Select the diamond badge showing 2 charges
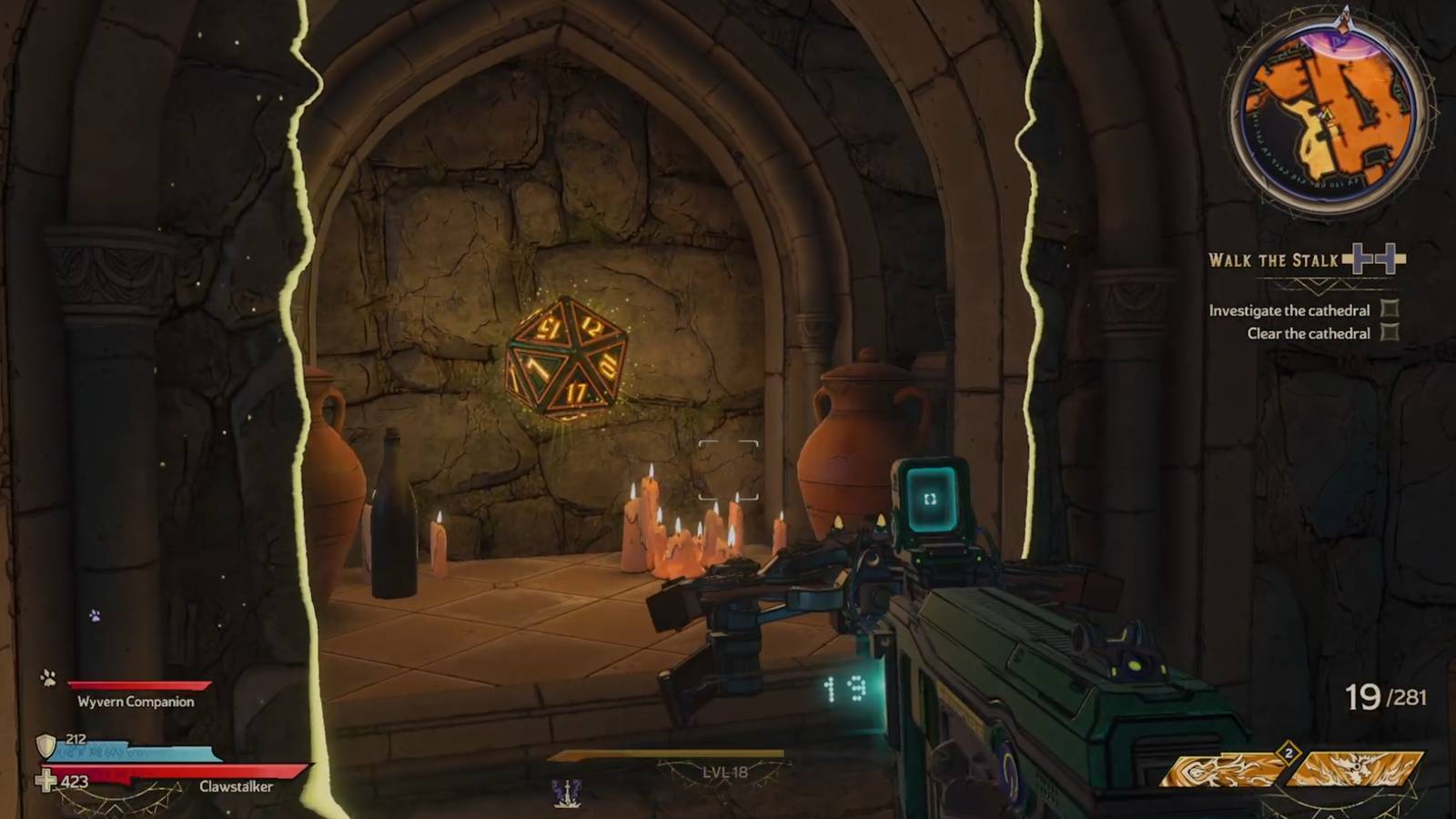This screenshot has width=1456, height=819. [x=1289, y=752]
